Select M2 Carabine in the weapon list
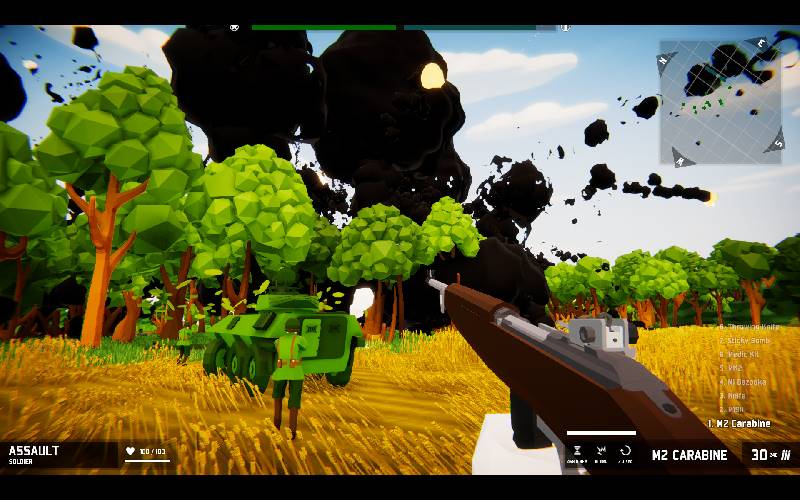 (x=741, y=424)
